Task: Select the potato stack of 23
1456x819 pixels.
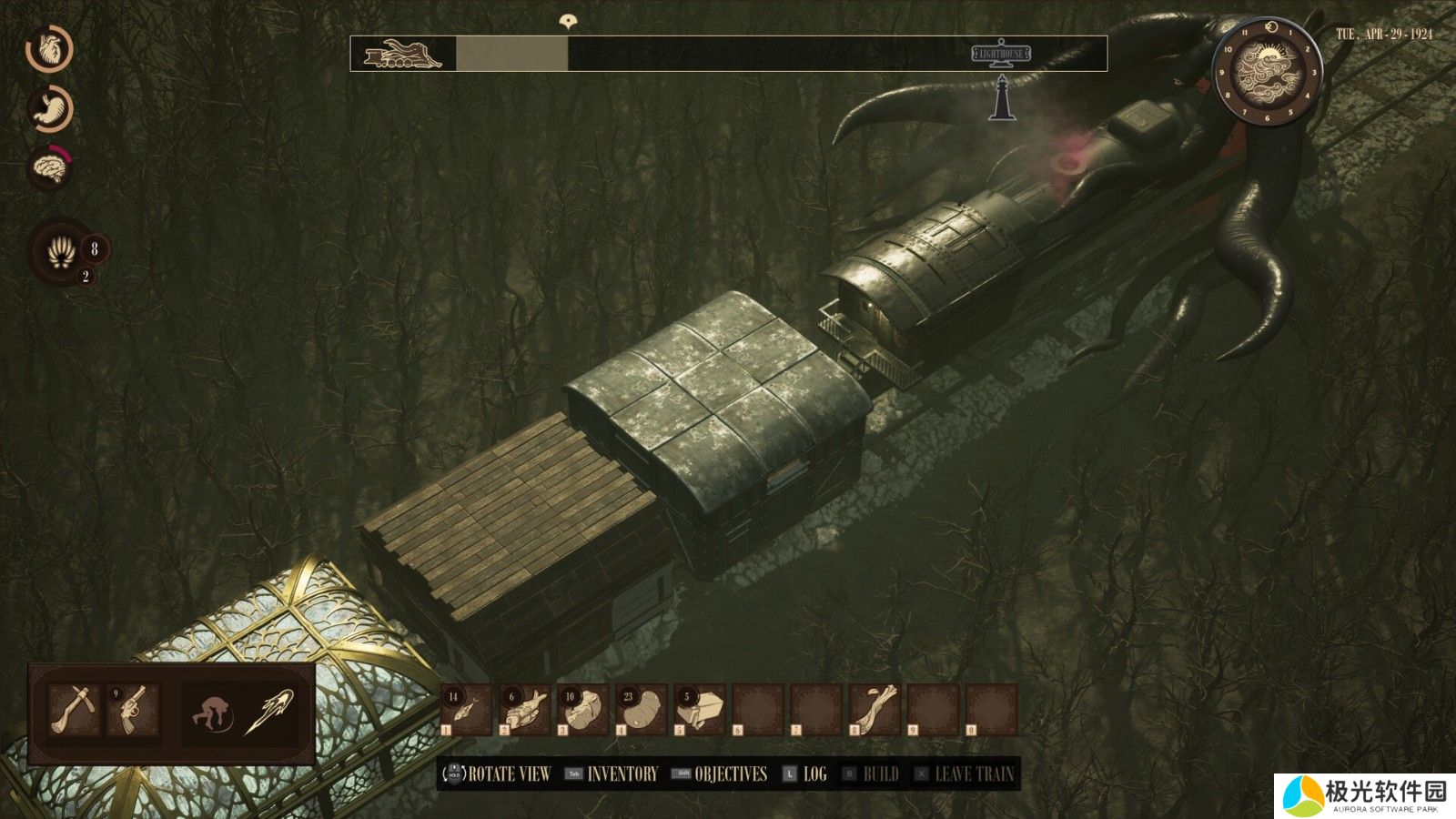Action: click(642, 710)
